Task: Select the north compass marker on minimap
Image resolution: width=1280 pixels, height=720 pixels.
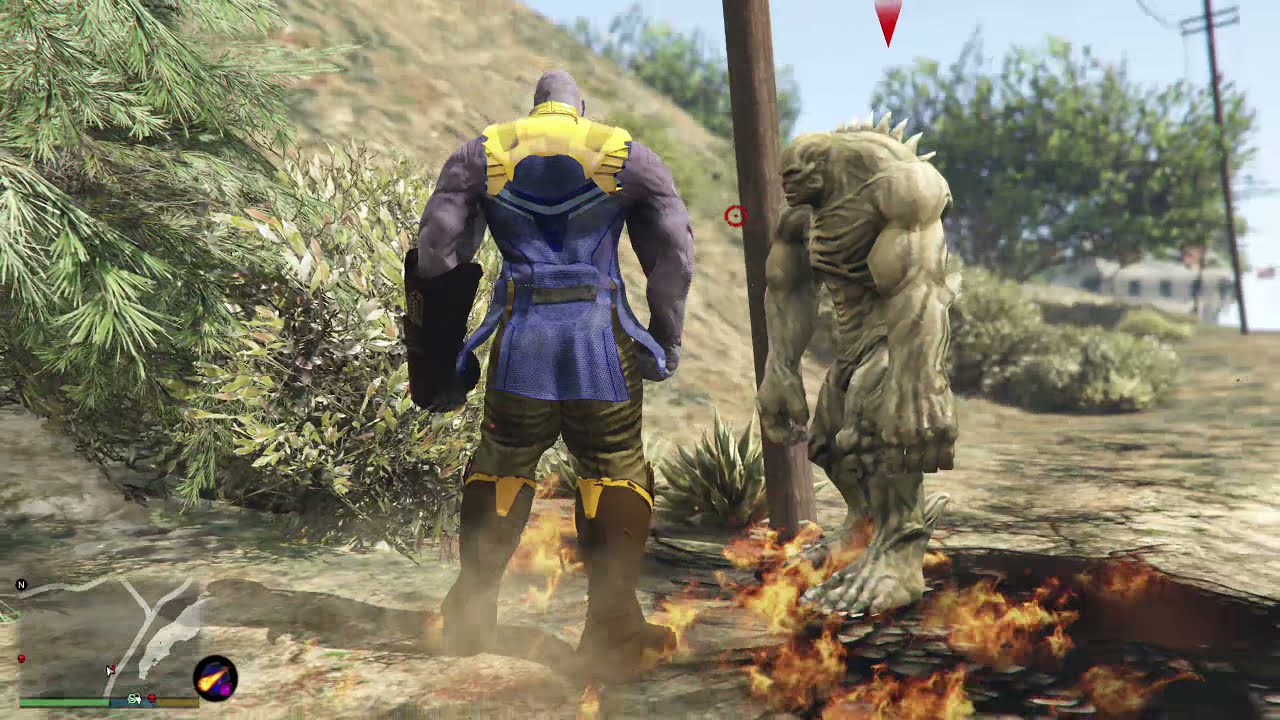Action: tap(22, 585)
